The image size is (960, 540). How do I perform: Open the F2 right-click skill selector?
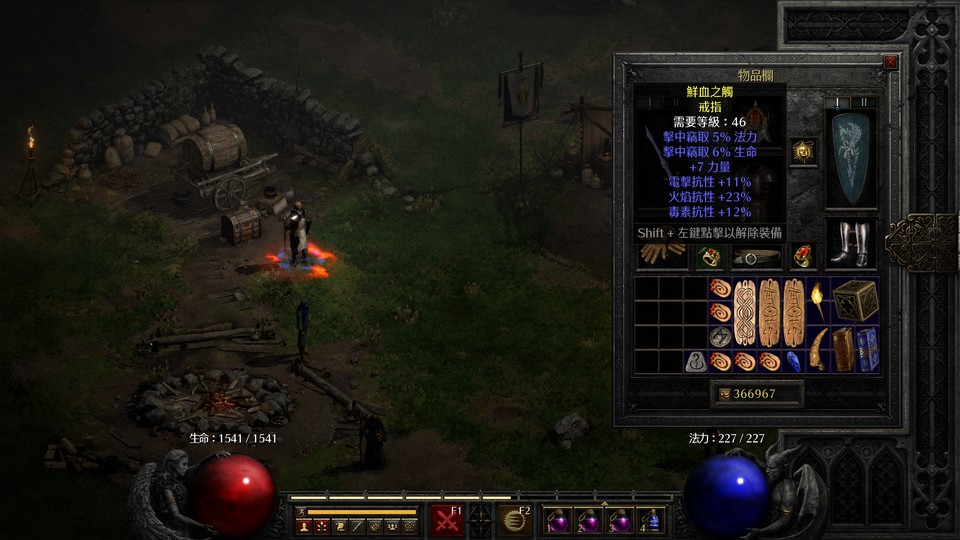coord(516,521)
